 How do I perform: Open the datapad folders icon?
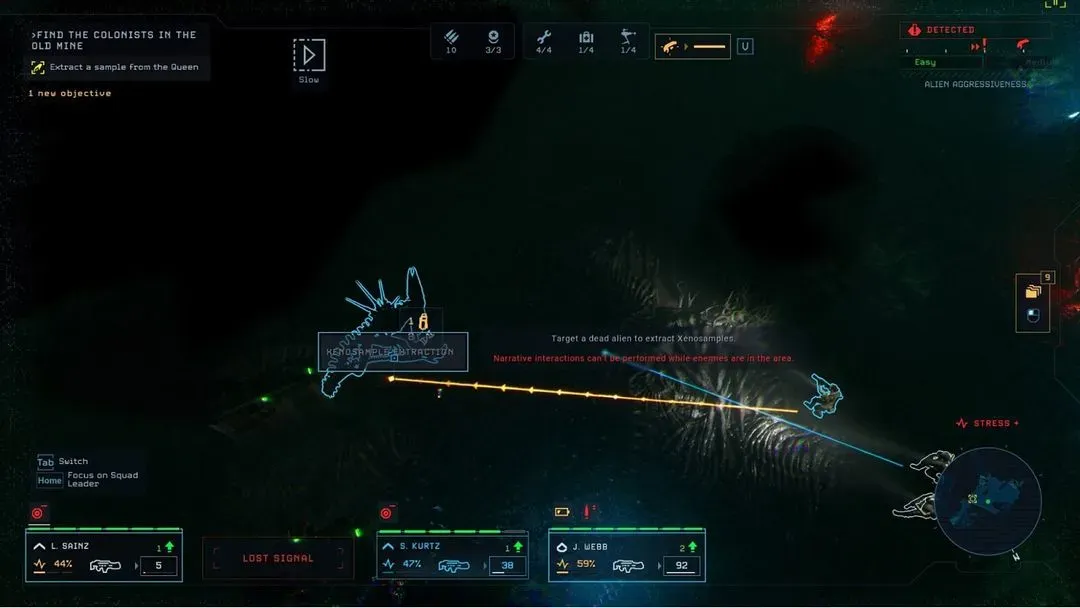coord(1033,291)
